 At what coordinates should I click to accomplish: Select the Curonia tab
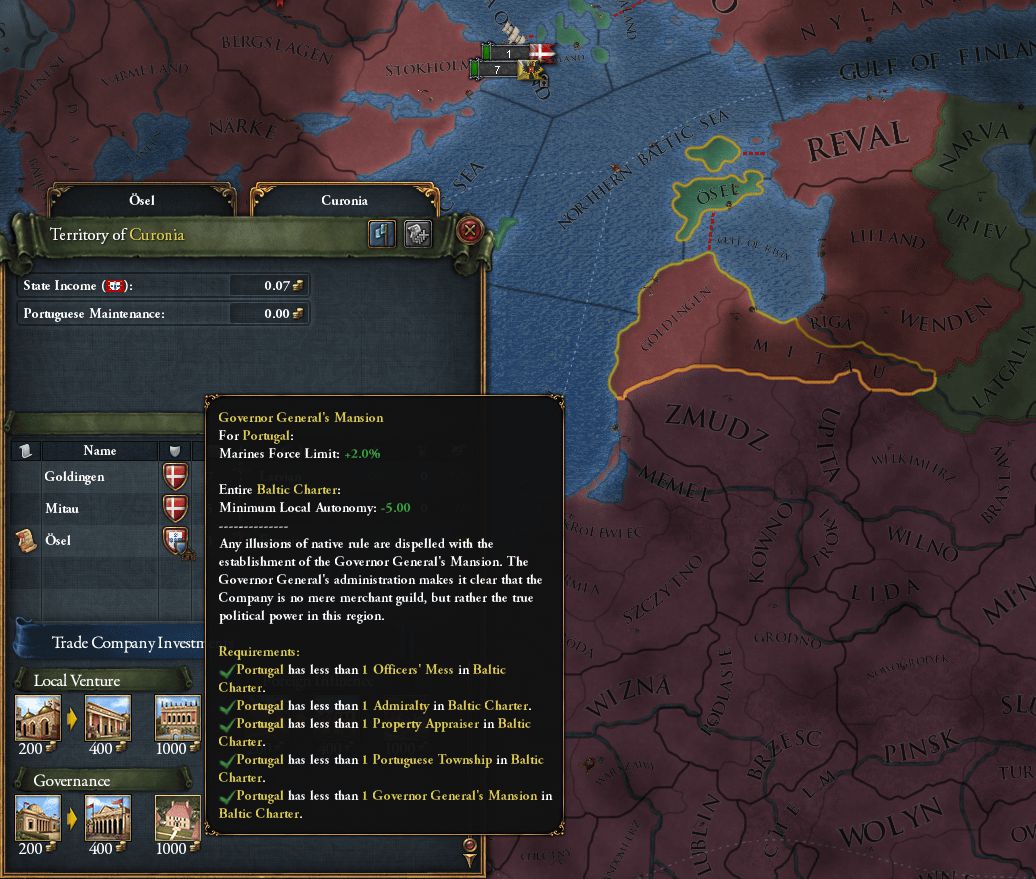344,201
